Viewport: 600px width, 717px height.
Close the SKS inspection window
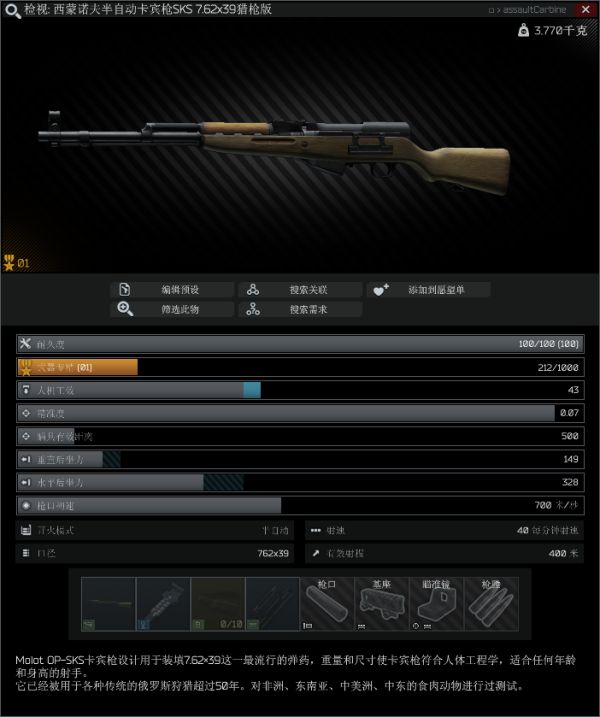click(585, 10)
